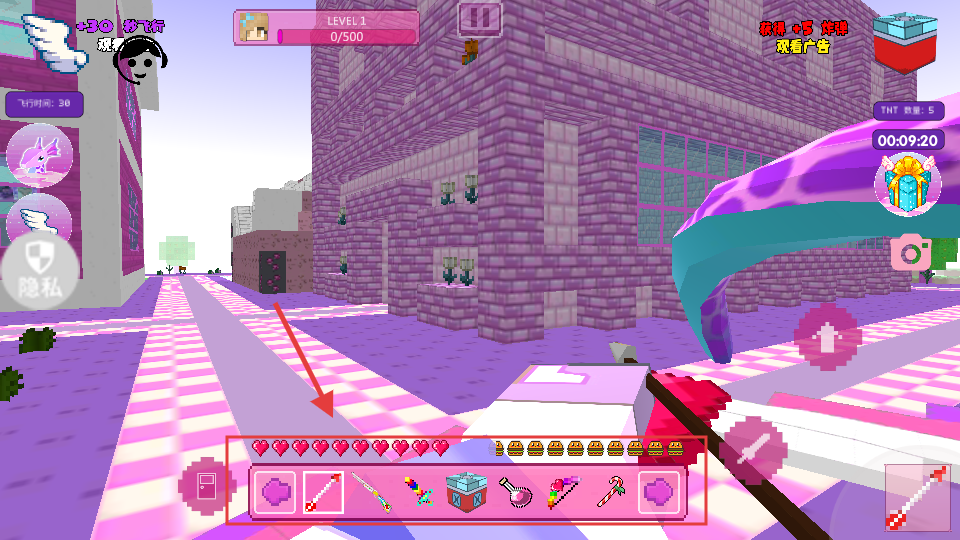Pick the pink potion flask slot
Viewport: 960px width, 540px height.
point(515,492)
